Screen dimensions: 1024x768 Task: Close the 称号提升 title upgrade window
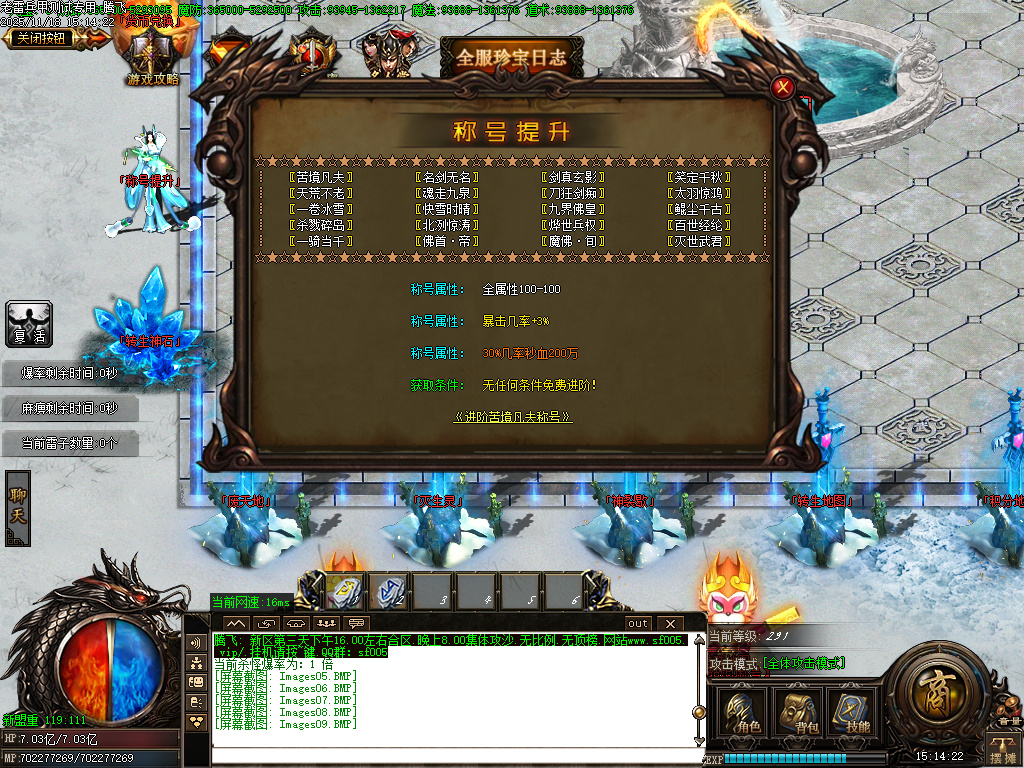(x=783, y=88)
